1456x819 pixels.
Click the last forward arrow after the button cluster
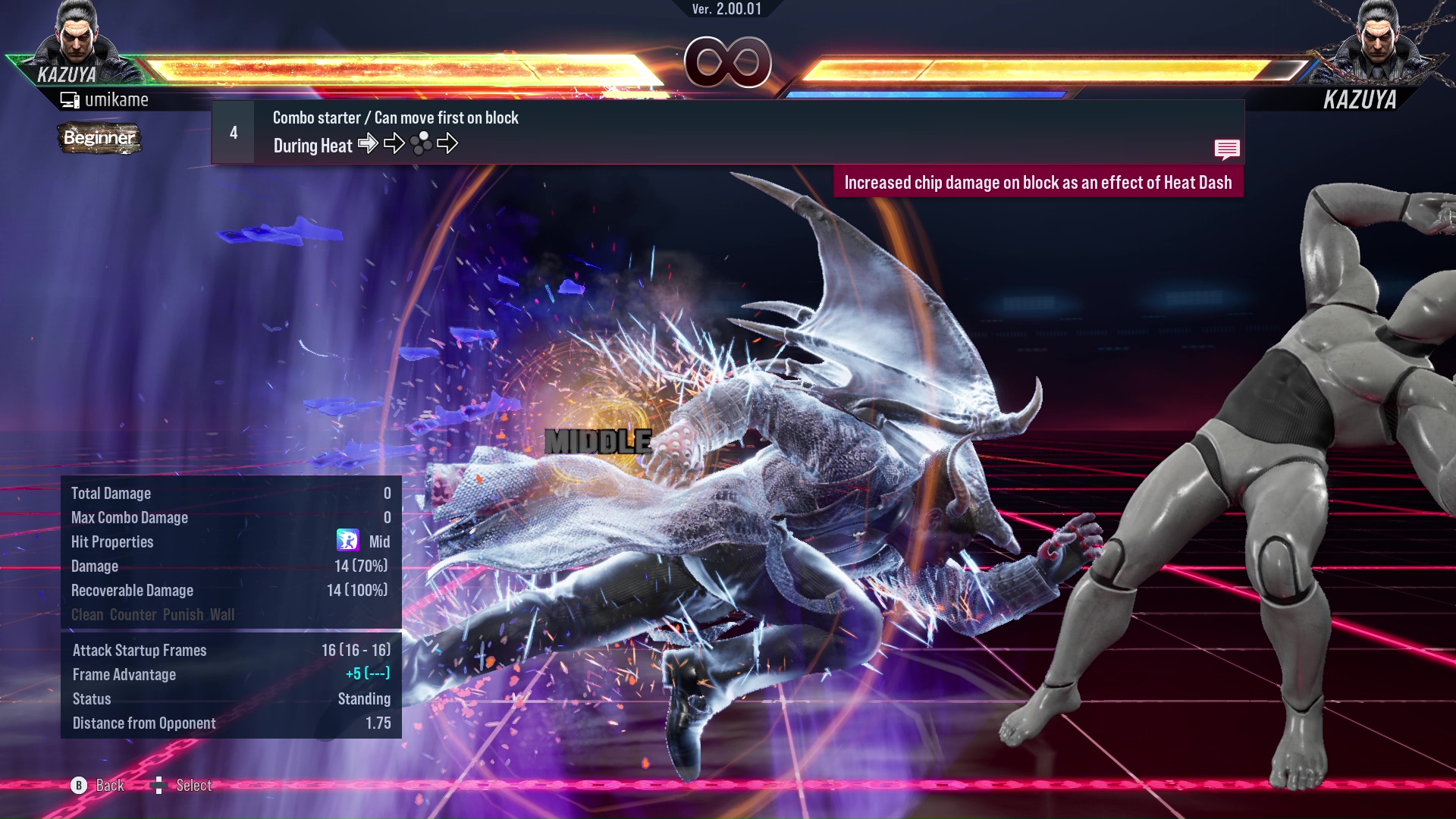448,143
